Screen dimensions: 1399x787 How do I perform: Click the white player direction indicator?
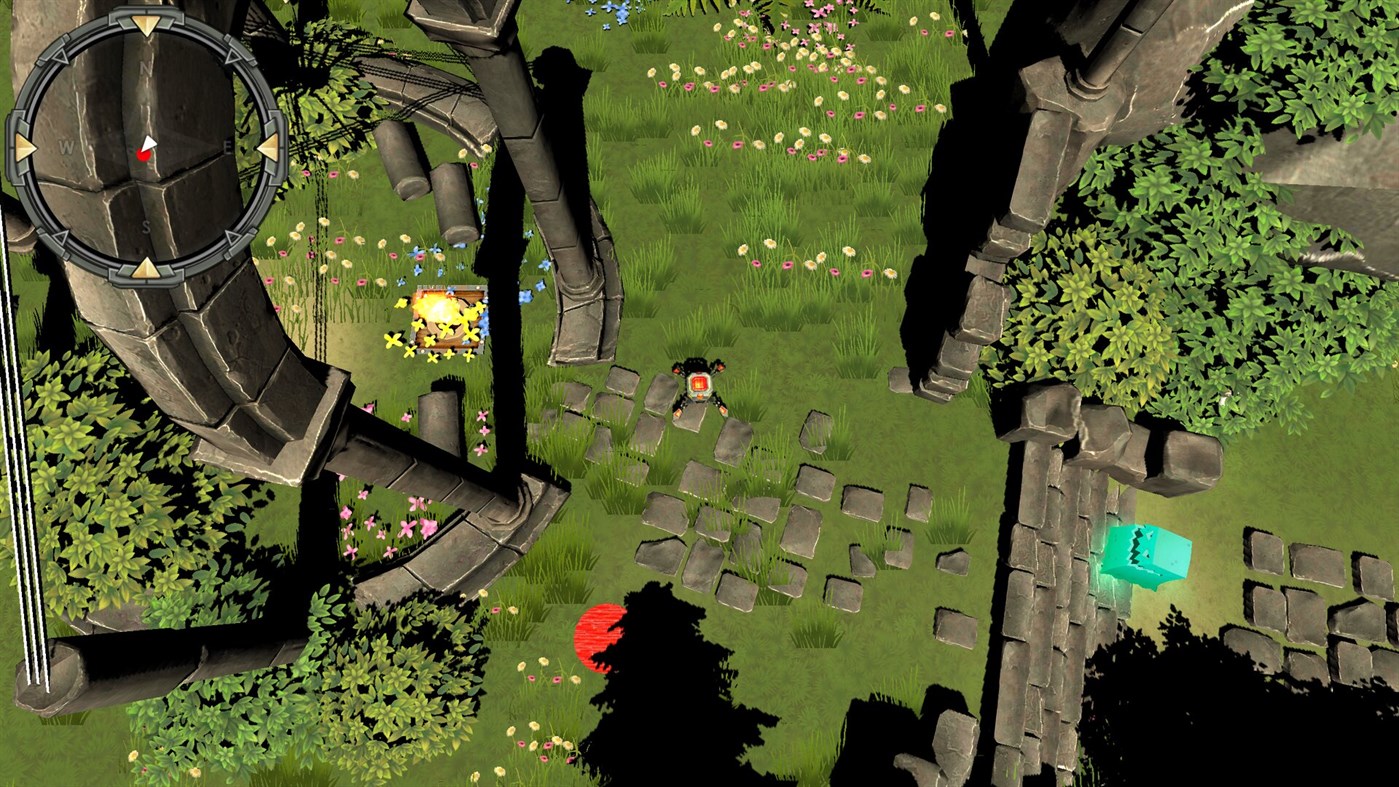pos(148,142)
